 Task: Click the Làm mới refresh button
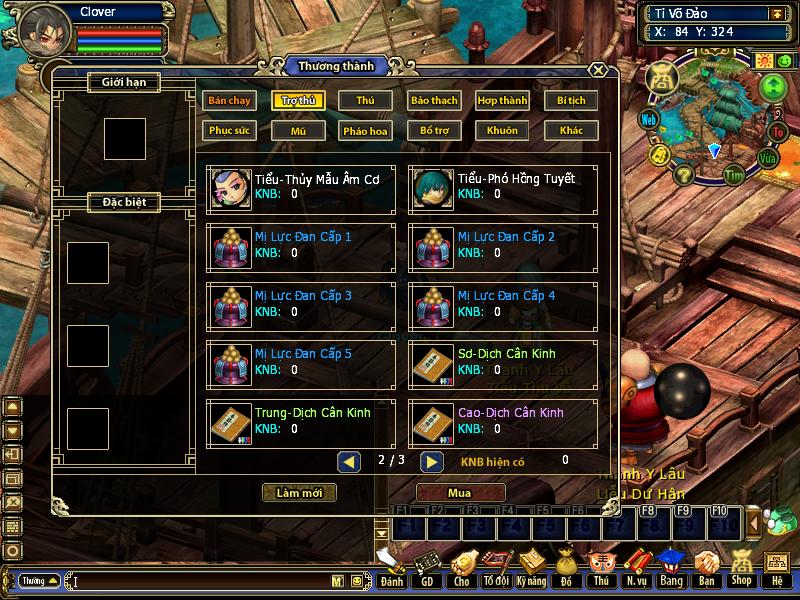tap(299, 493)
